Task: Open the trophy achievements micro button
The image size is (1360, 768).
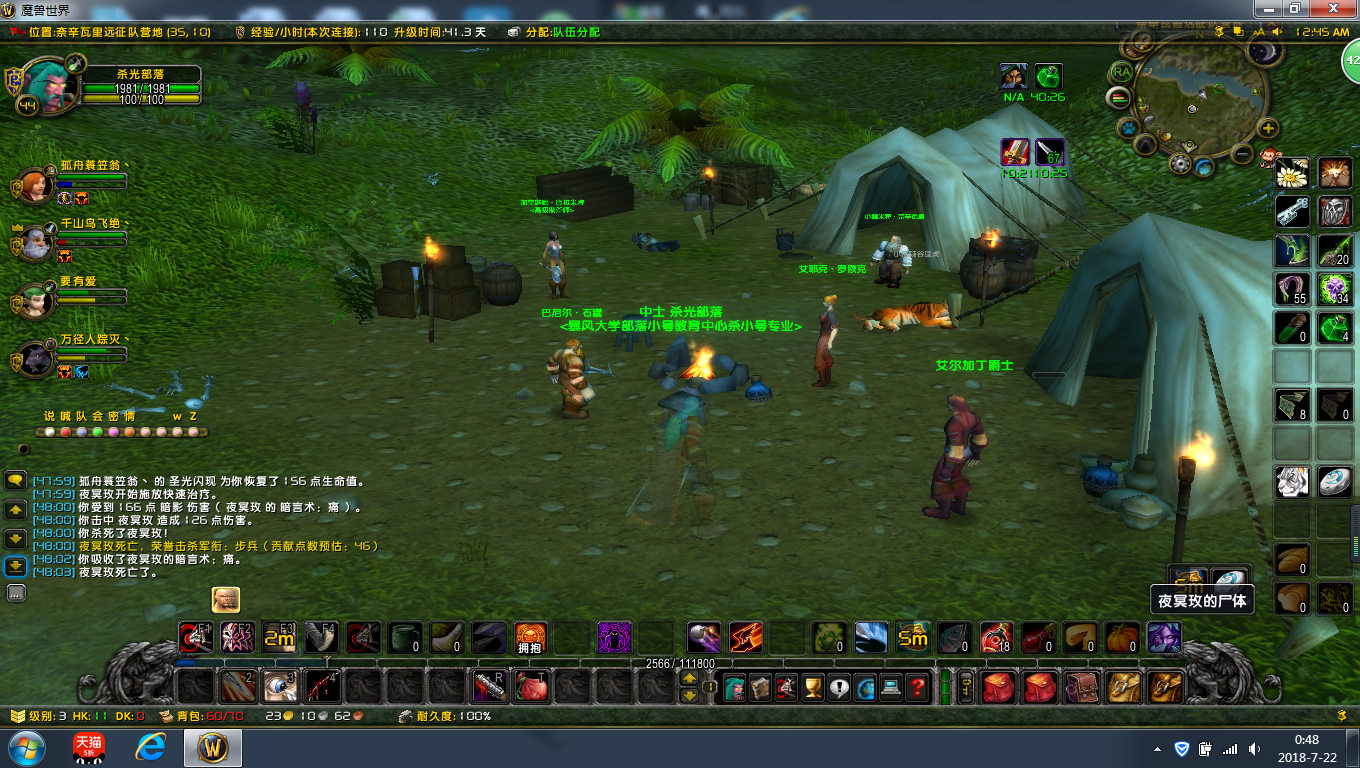Action: point(813,687)
